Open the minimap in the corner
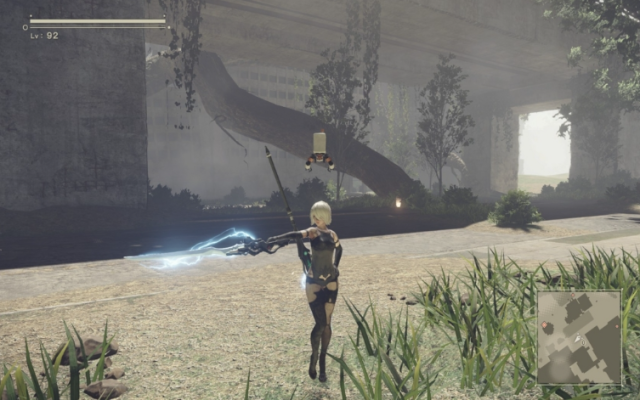 (x=579, y=338)
